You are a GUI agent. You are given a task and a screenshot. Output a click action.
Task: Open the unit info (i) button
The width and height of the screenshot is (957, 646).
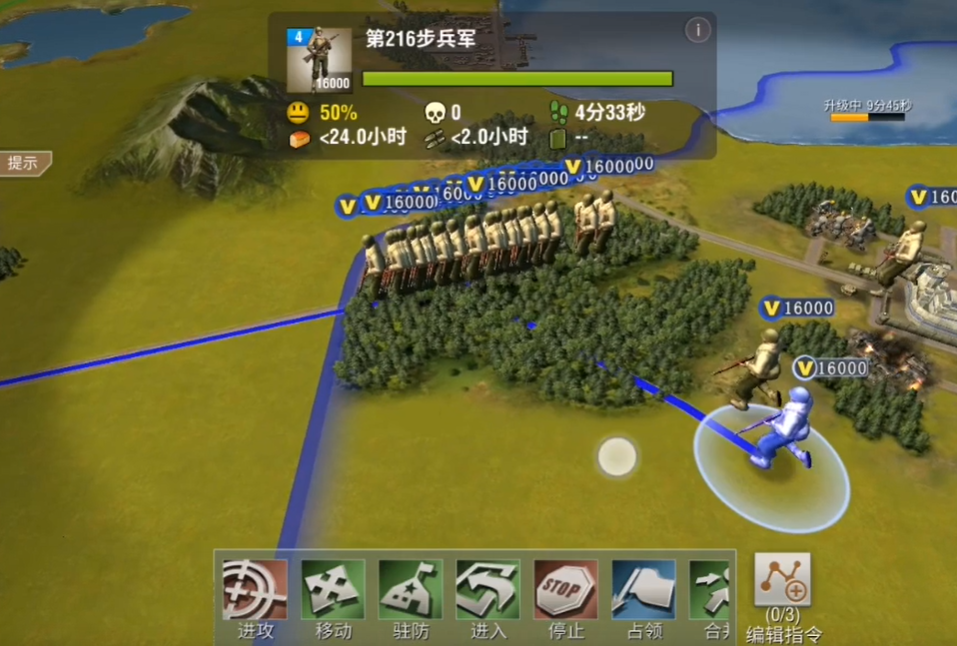coord(697,30)
